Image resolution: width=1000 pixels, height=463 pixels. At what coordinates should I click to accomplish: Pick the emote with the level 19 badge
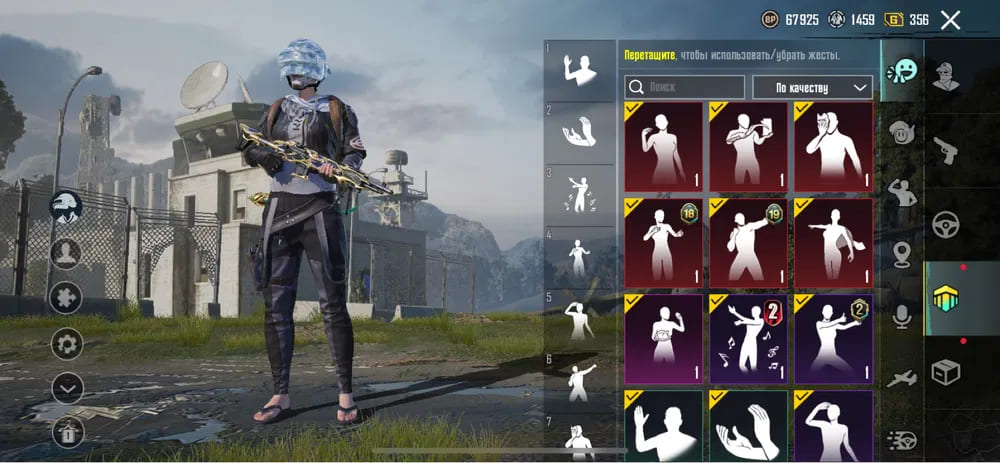tap(747, 242)
